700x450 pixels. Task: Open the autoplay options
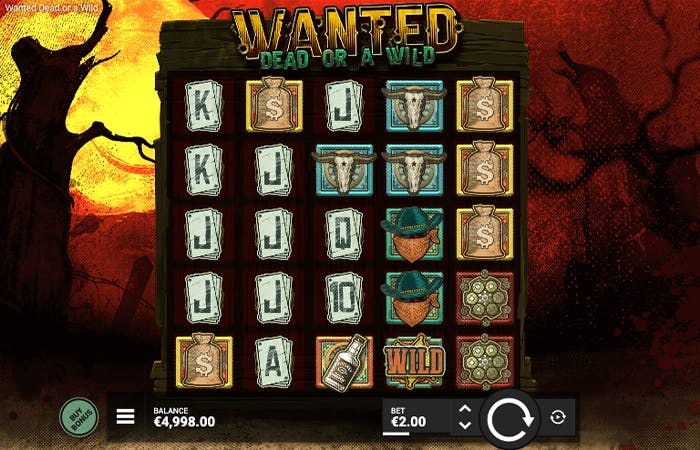click(x=558, y=417)
